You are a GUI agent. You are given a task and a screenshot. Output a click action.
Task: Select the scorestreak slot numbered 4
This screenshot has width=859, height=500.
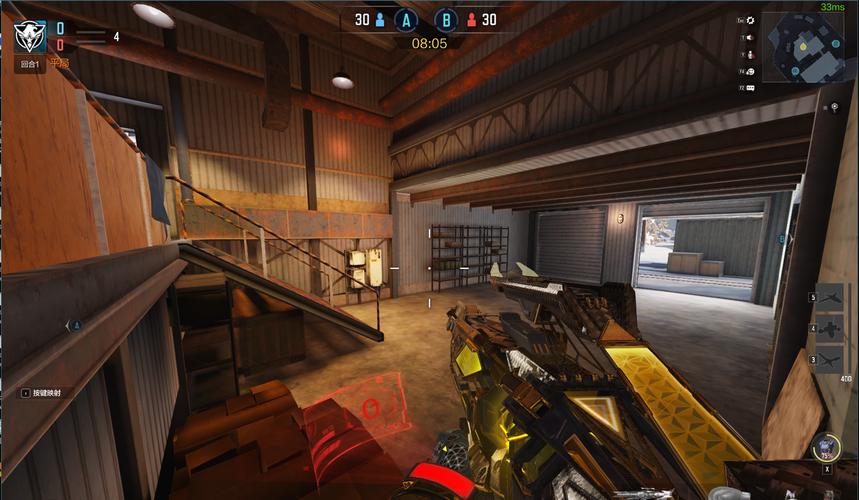(830, 328)
